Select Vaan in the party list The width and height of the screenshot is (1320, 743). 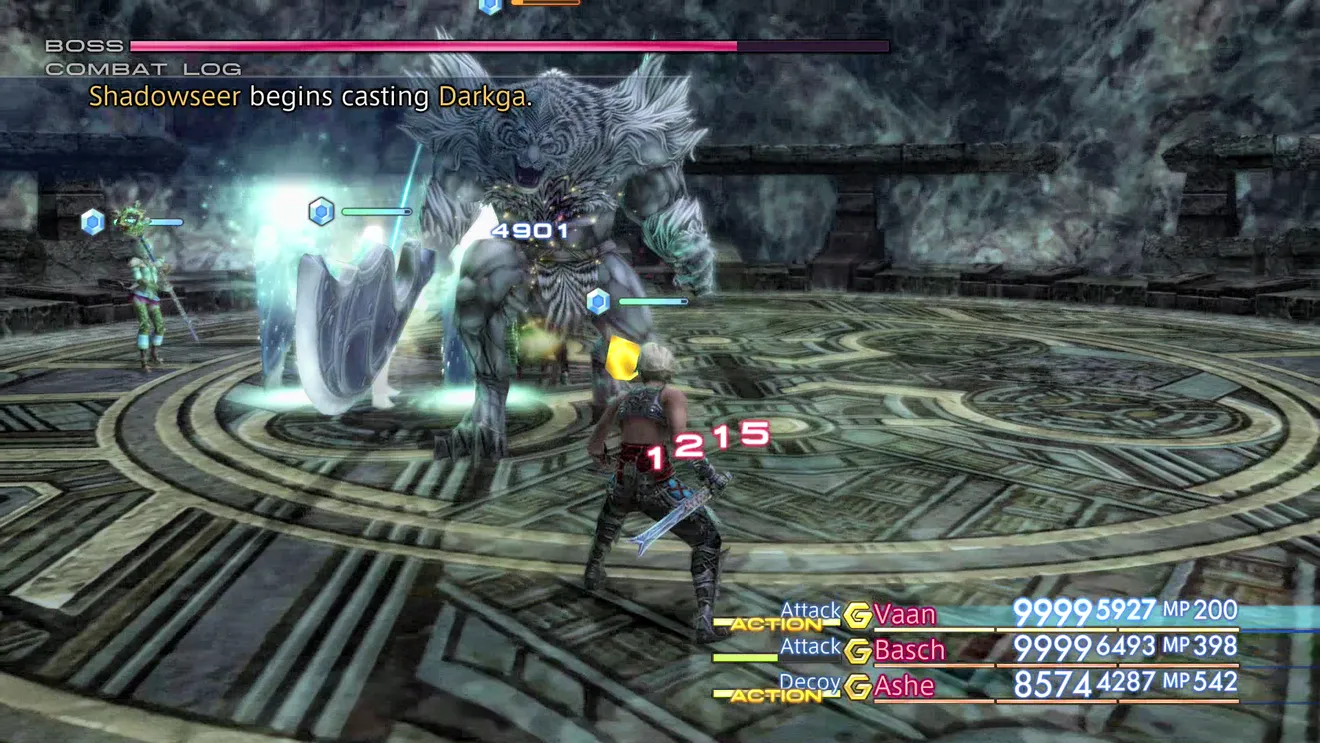pyautogui.click(x=905, y=614)
